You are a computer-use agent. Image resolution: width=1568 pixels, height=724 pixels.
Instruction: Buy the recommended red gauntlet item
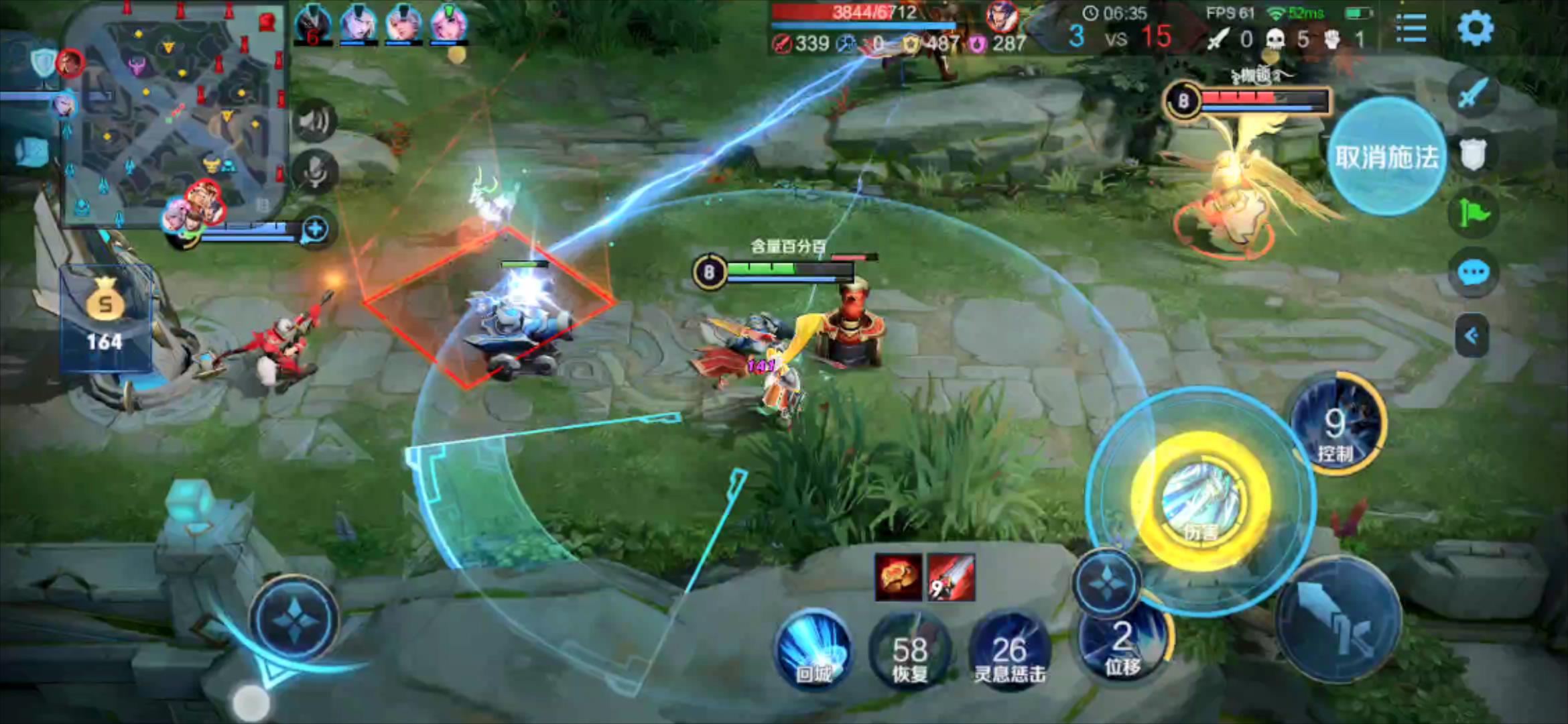pos(899,577)
